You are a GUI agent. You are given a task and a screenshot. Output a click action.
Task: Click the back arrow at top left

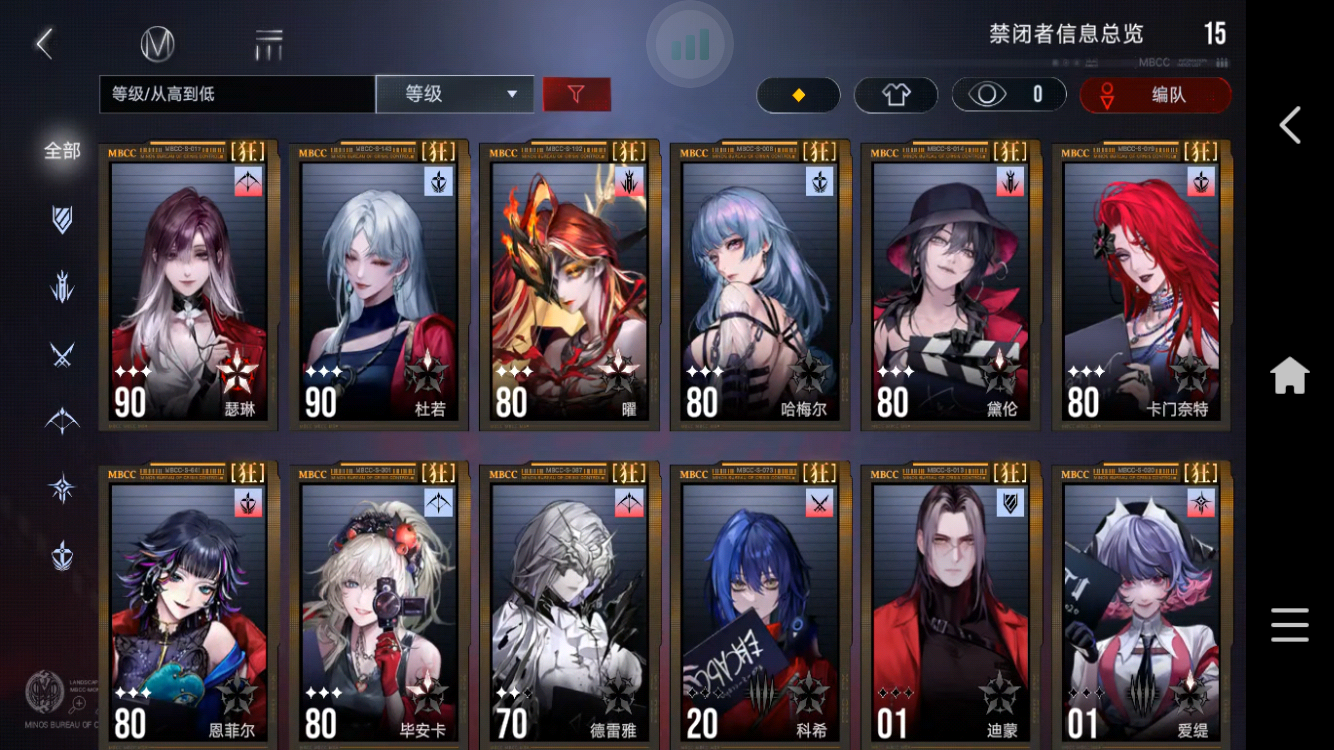(x=44, y=42)
